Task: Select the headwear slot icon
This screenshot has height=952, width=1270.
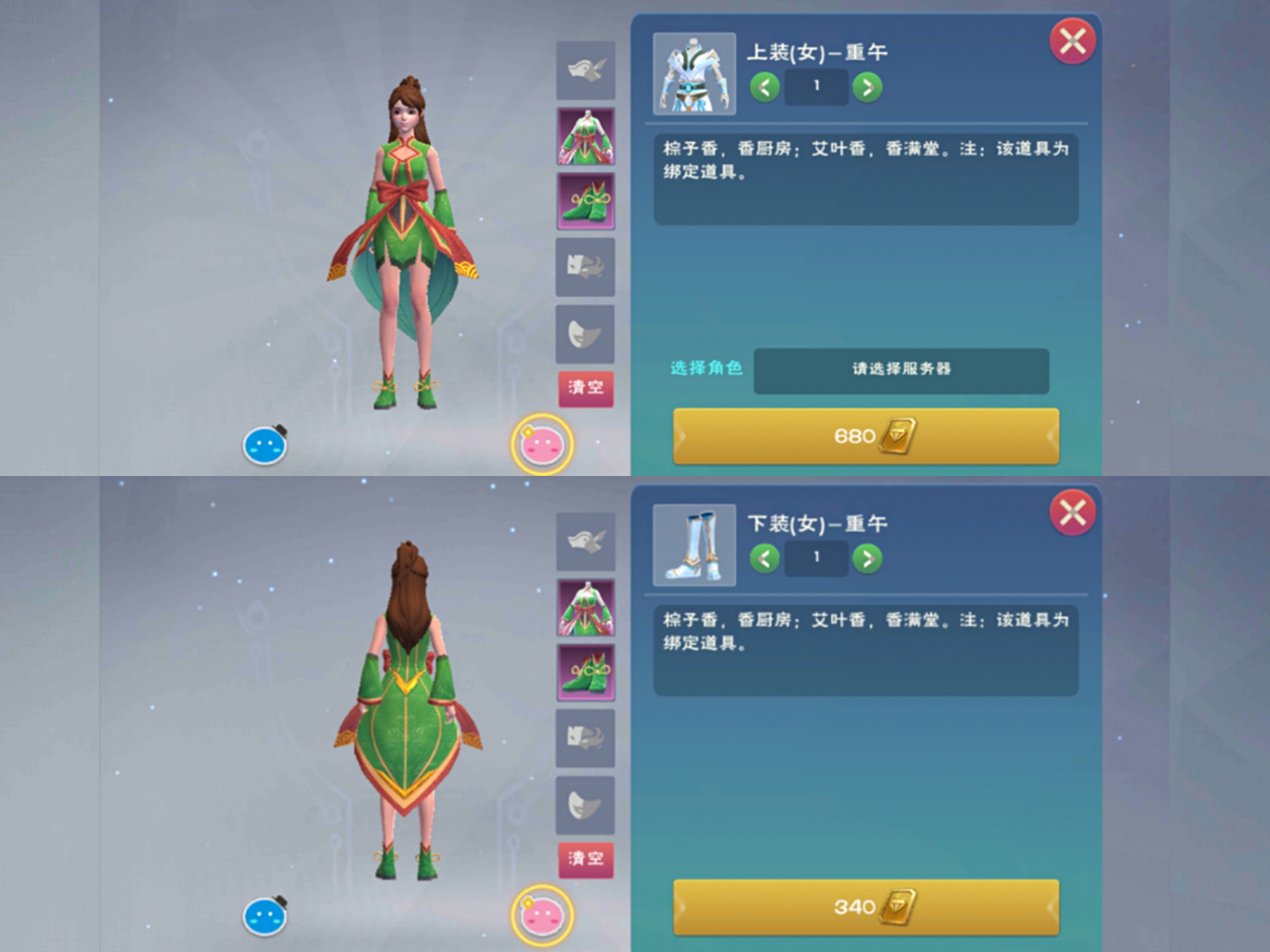Action: pyautogui.click(x=585, y=69)
